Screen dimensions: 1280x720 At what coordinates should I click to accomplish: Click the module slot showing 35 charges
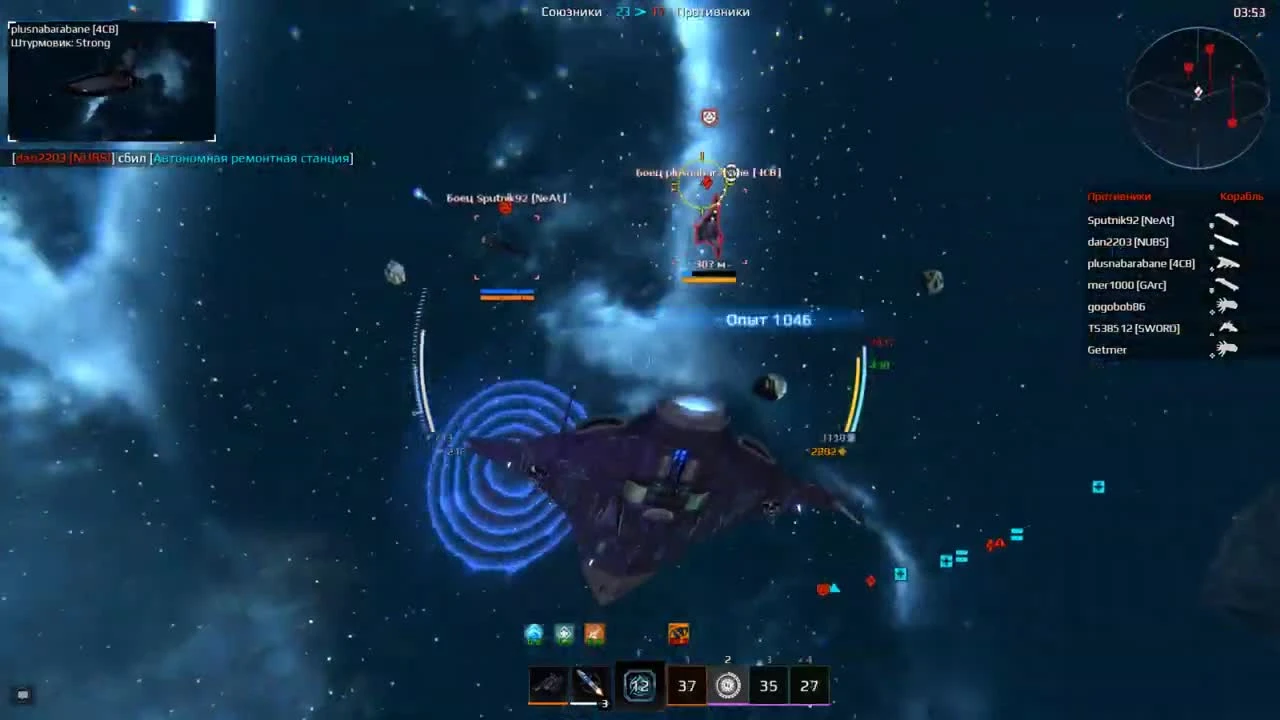pyautogui.click(x=768, y=685)
